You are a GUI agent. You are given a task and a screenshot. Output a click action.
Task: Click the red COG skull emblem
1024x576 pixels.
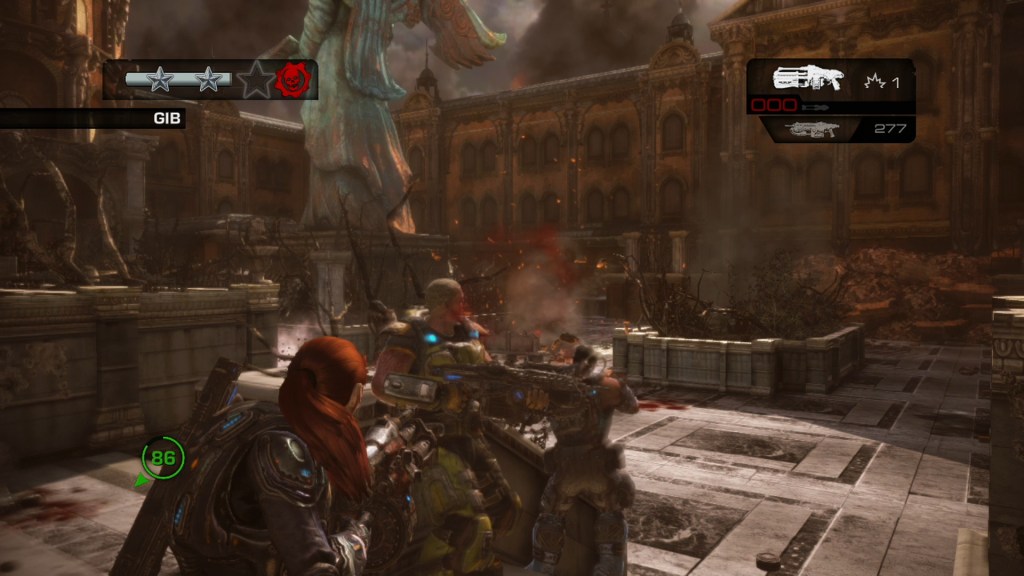tap(294, 79)
